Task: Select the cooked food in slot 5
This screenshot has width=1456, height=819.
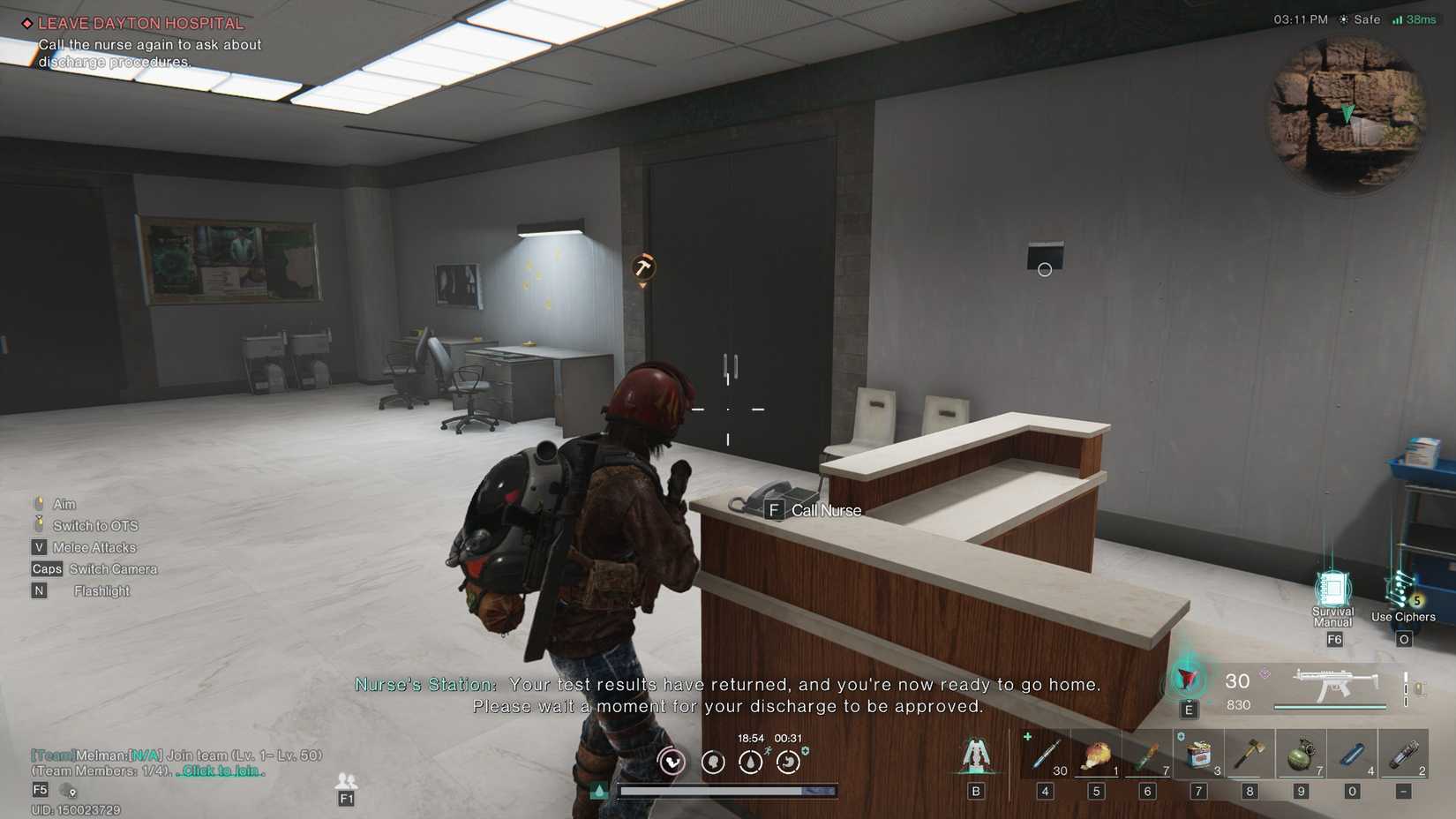Action: [x=1099, y=755]
